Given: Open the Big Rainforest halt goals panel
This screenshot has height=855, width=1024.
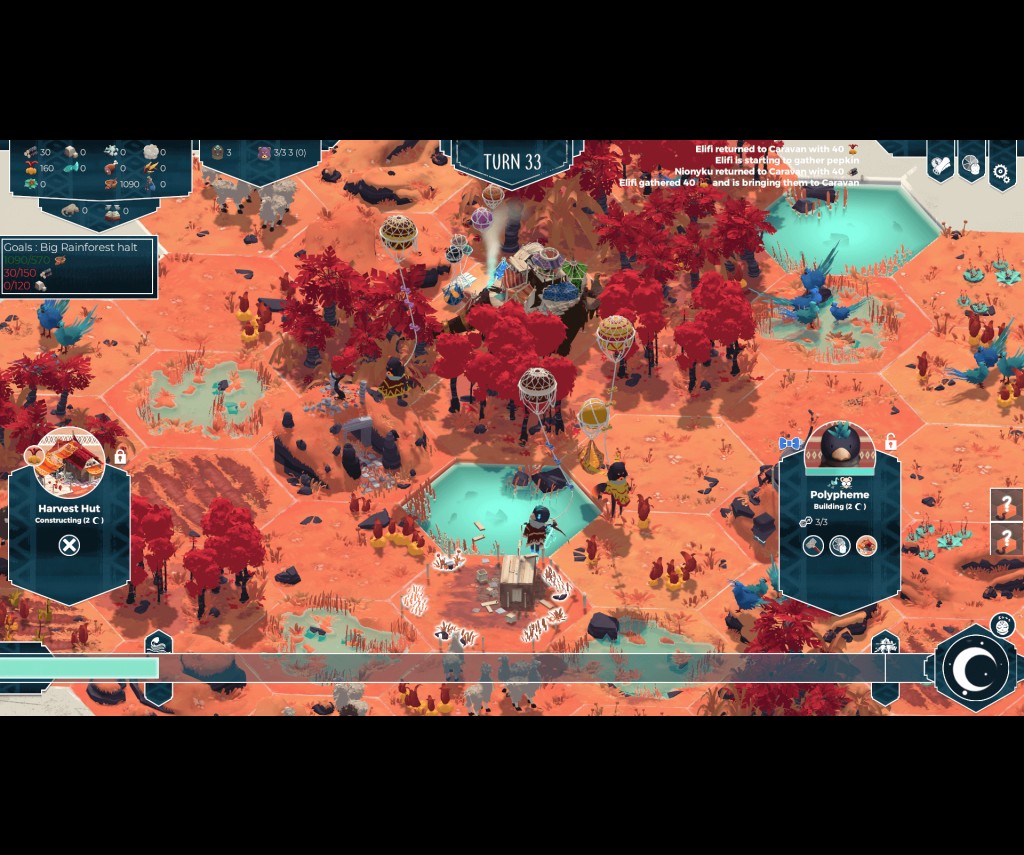Looking at the screenshot, I should point(78,266).
